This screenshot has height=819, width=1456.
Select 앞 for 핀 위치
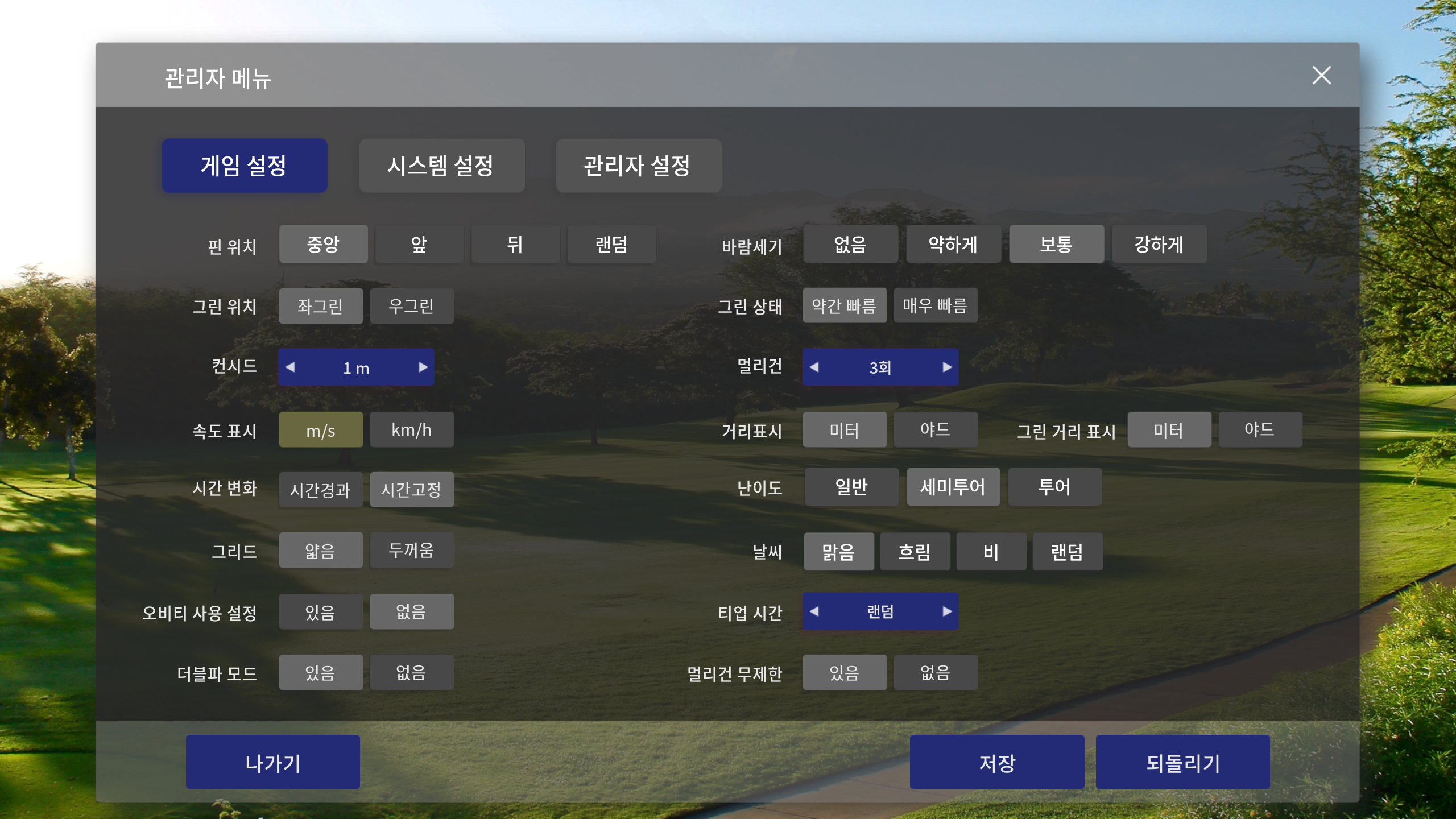coord(419,244)
